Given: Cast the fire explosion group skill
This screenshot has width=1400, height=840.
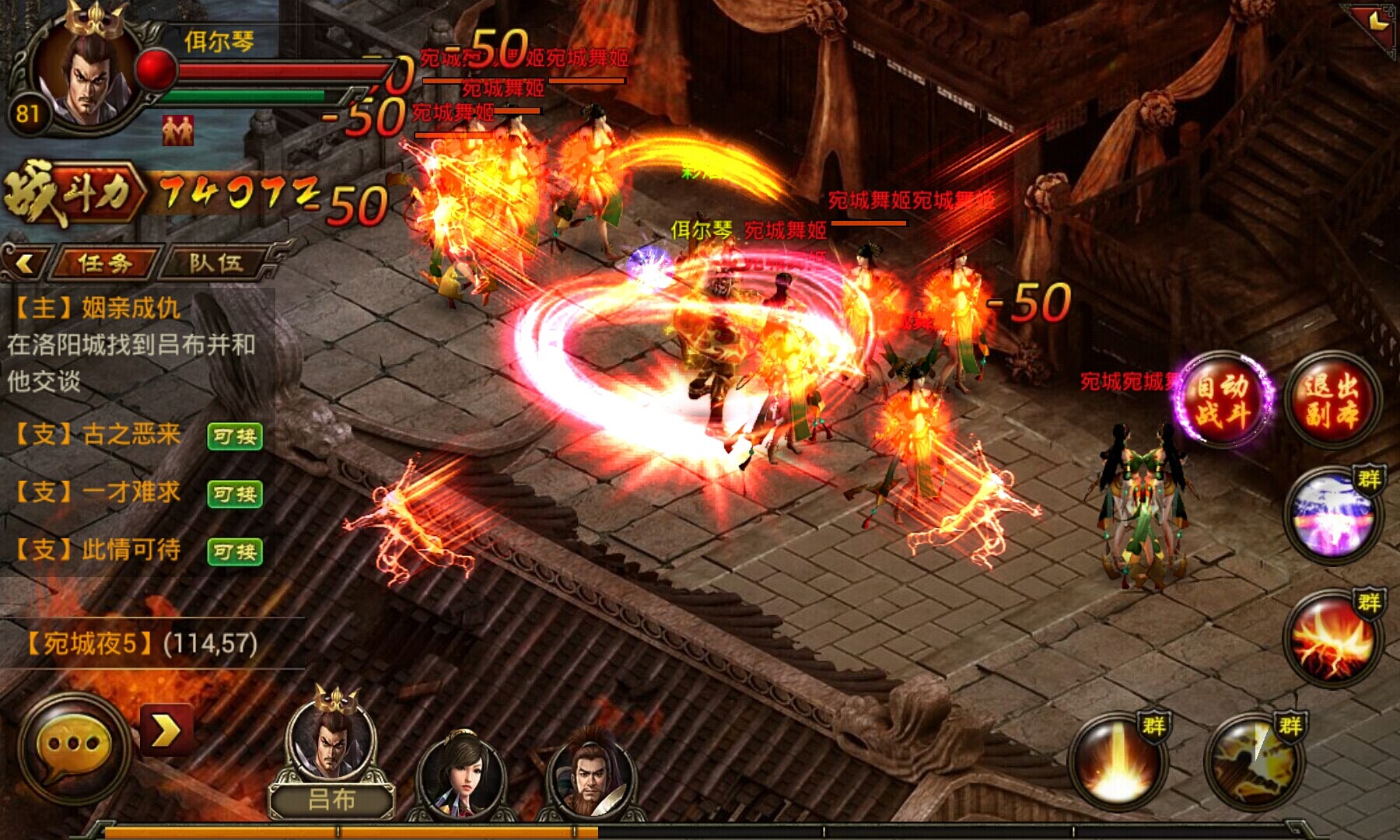Looking at the screenshot, I should (x=1332, y=638).
